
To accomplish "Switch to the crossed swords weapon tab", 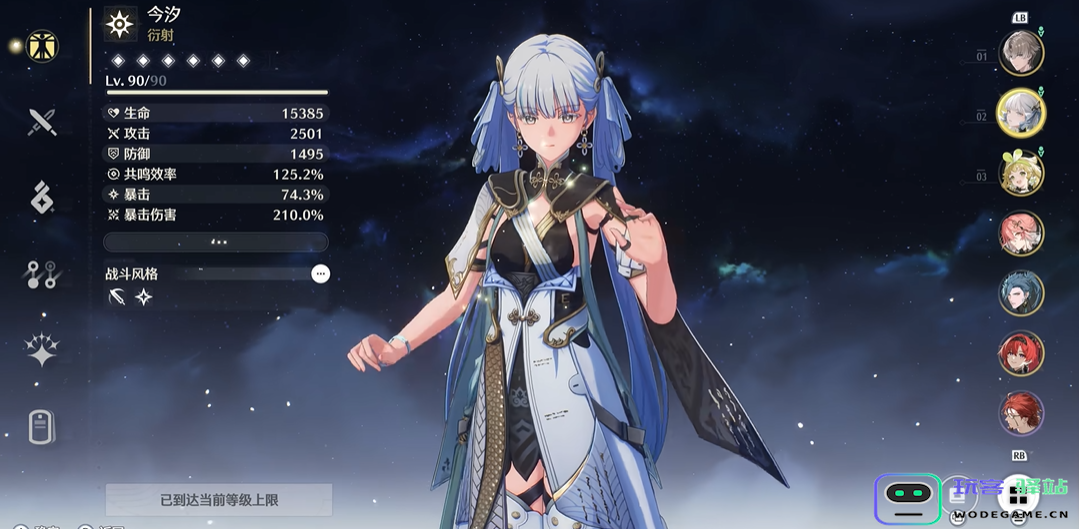I will (x=42, y=122).
